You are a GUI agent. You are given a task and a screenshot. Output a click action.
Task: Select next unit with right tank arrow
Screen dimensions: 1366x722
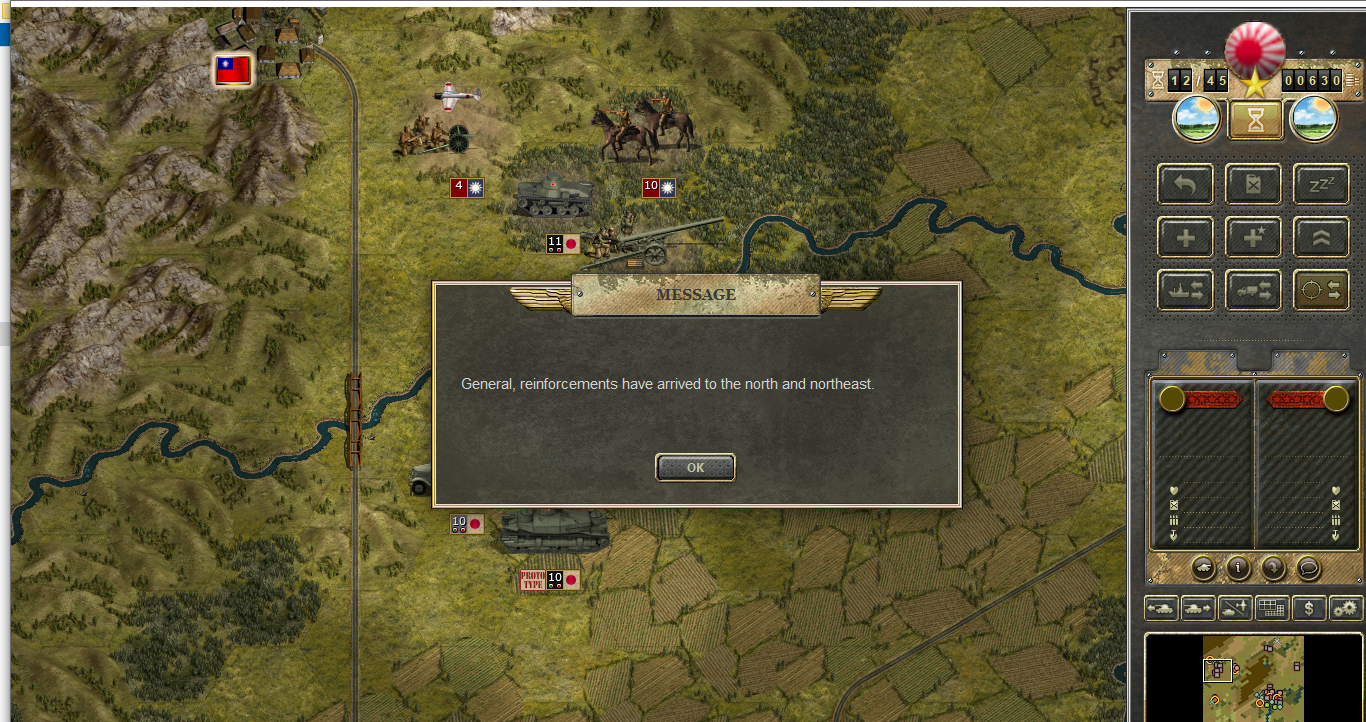click(1198, 607)
